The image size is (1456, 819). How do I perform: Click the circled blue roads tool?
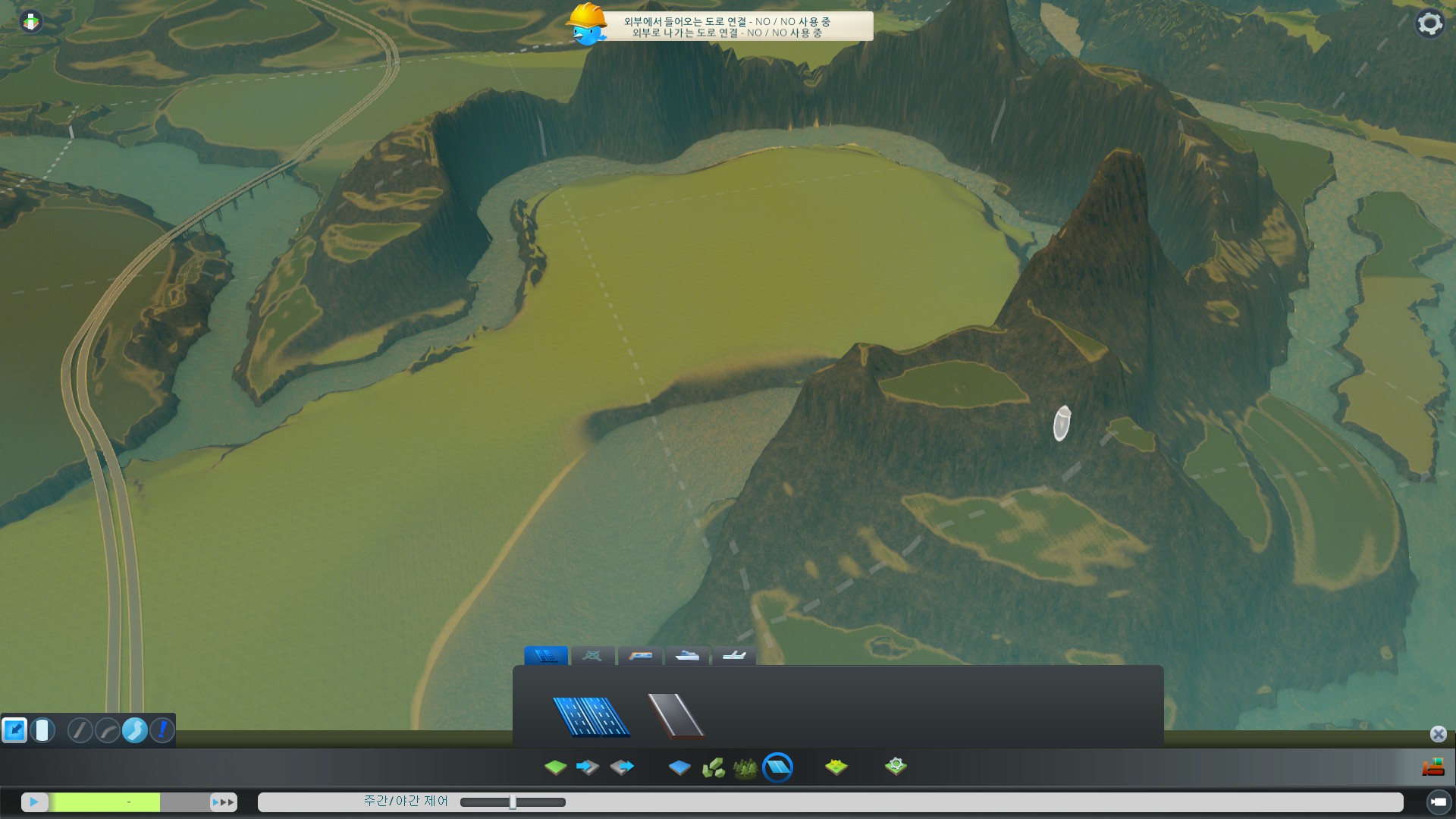pos(777,767)
